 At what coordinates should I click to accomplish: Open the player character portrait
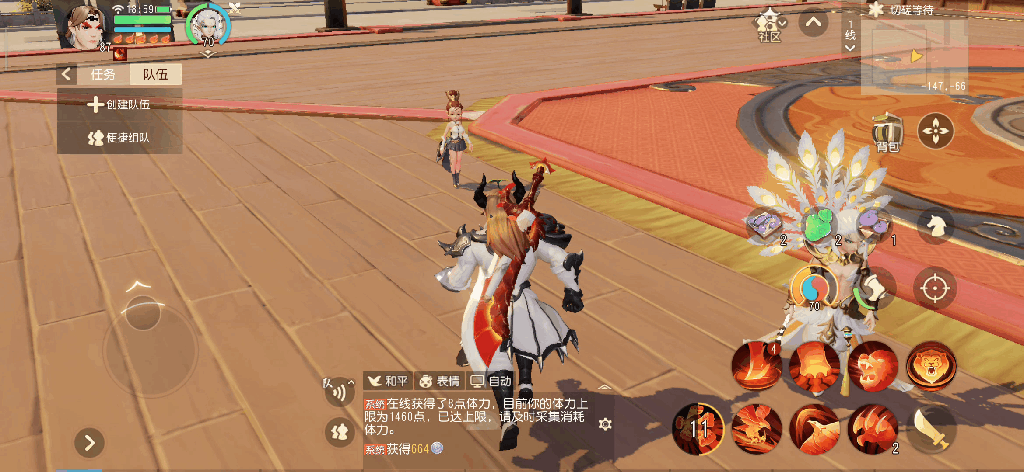click(x=86, y=26)
